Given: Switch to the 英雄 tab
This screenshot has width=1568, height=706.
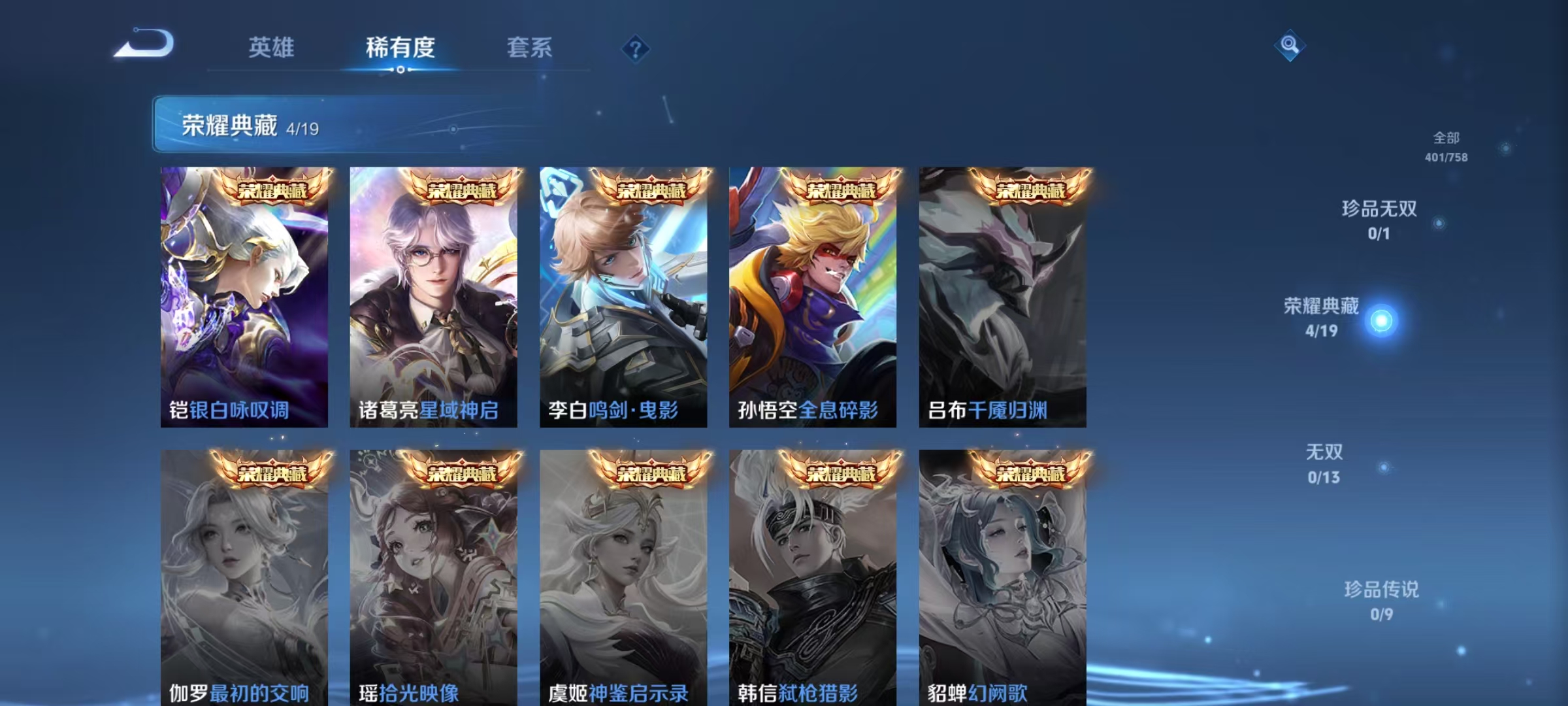Looking at the screenshot, I should tap(270, 47).
